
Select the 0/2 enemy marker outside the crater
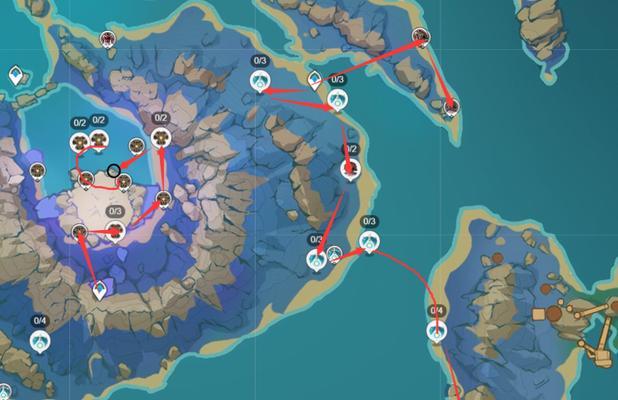[x=350, y=168]
